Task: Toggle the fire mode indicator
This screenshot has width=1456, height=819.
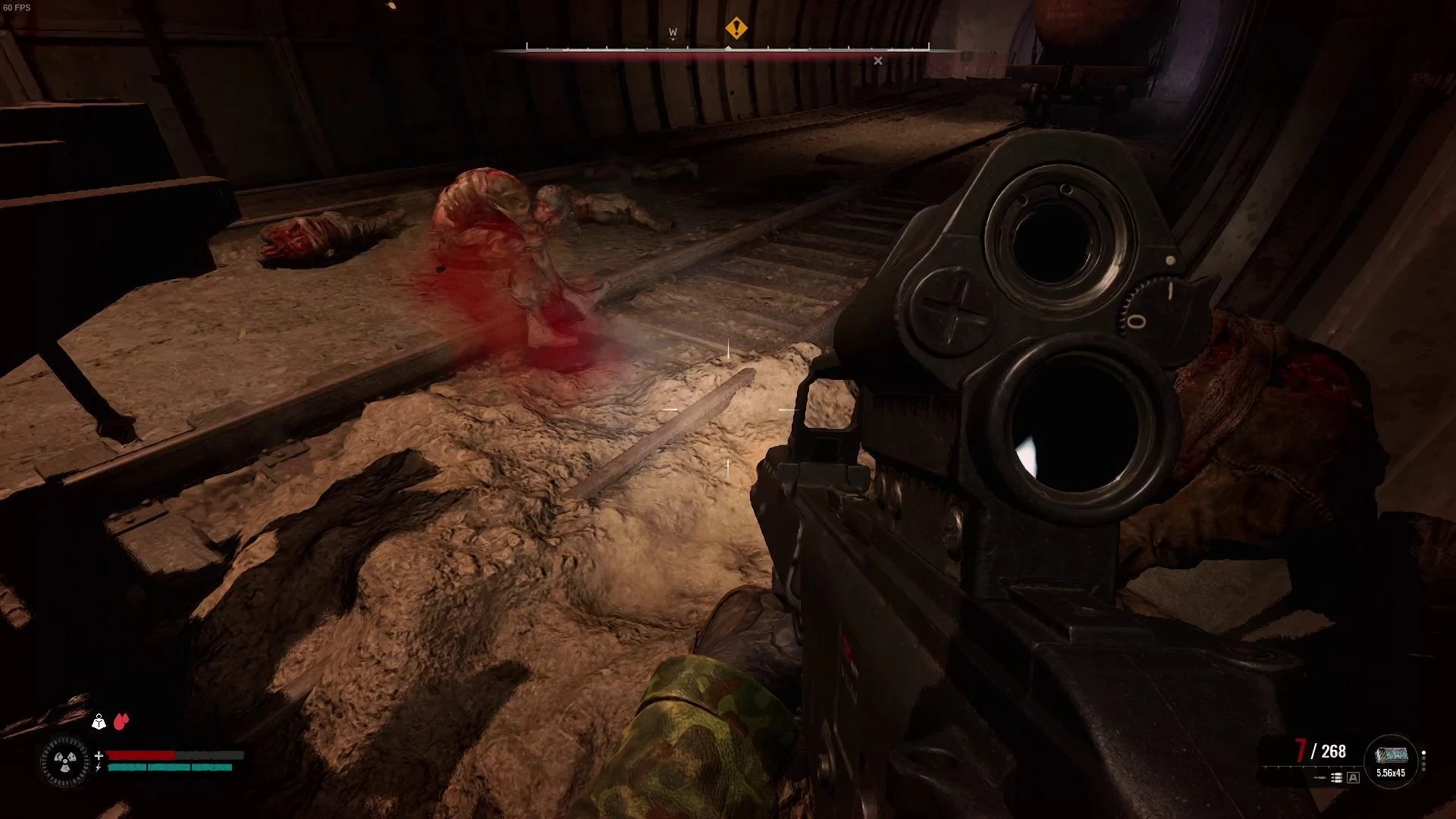Action: pyautogui.click(x=1353, y=777)
